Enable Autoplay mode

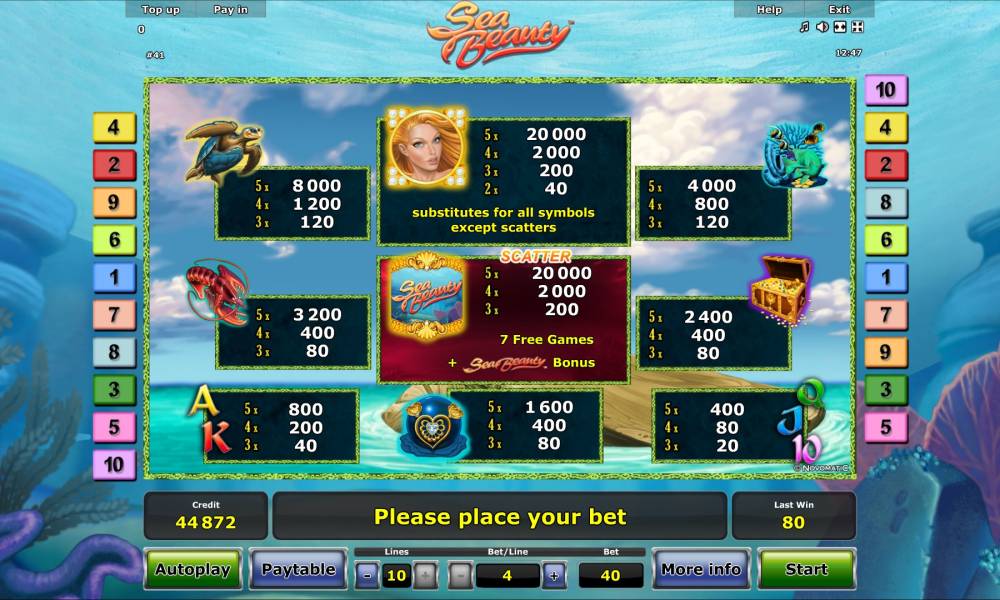[193, 569]
